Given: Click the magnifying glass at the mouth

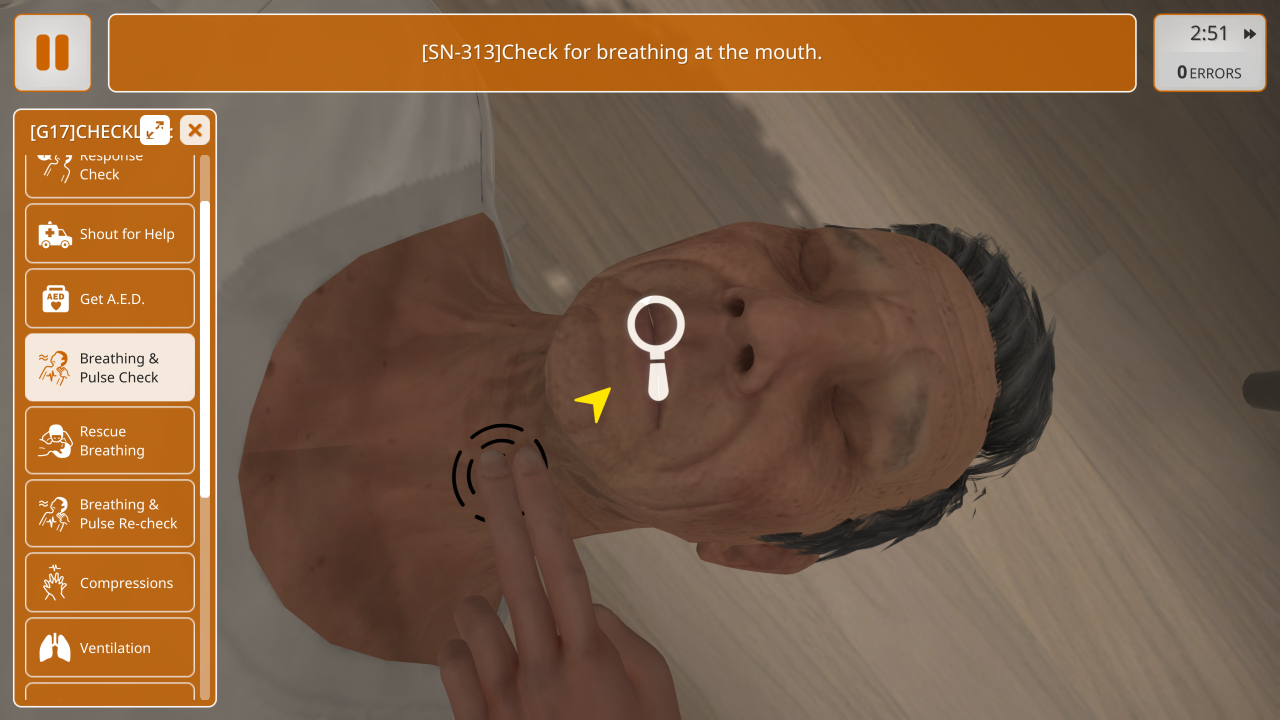Looking at the screenshot, I should (x=656, y=330).
